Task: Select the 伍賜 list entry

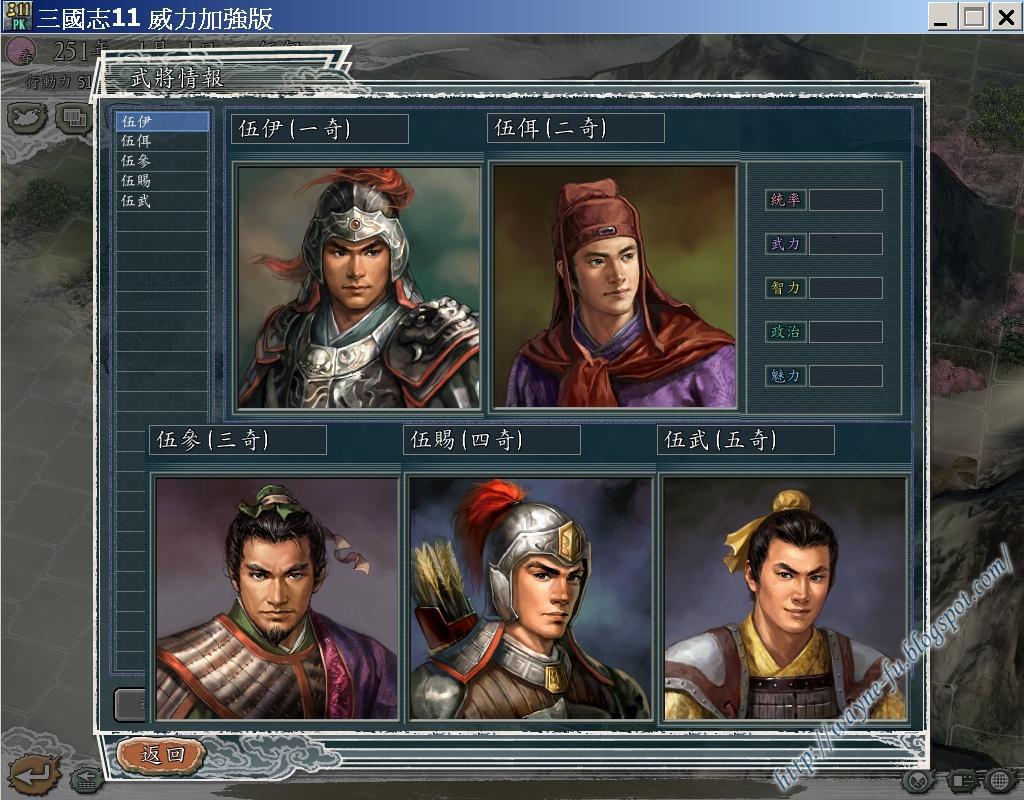Action: pyautogui.click(x=160, y=181)
